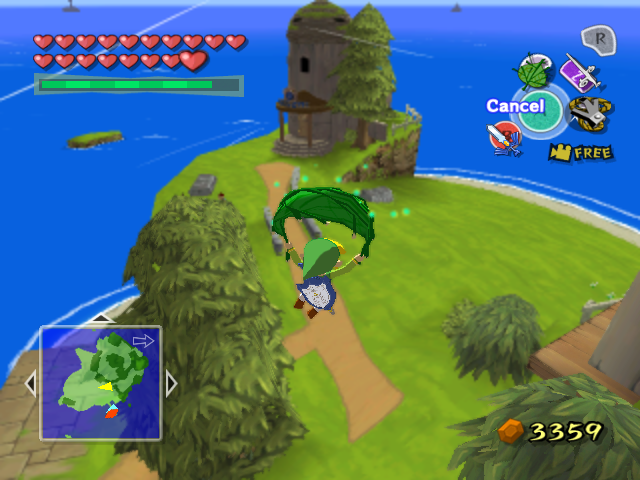Click the minimap's left arrow

pyautogui.click(x=30, y=383)
